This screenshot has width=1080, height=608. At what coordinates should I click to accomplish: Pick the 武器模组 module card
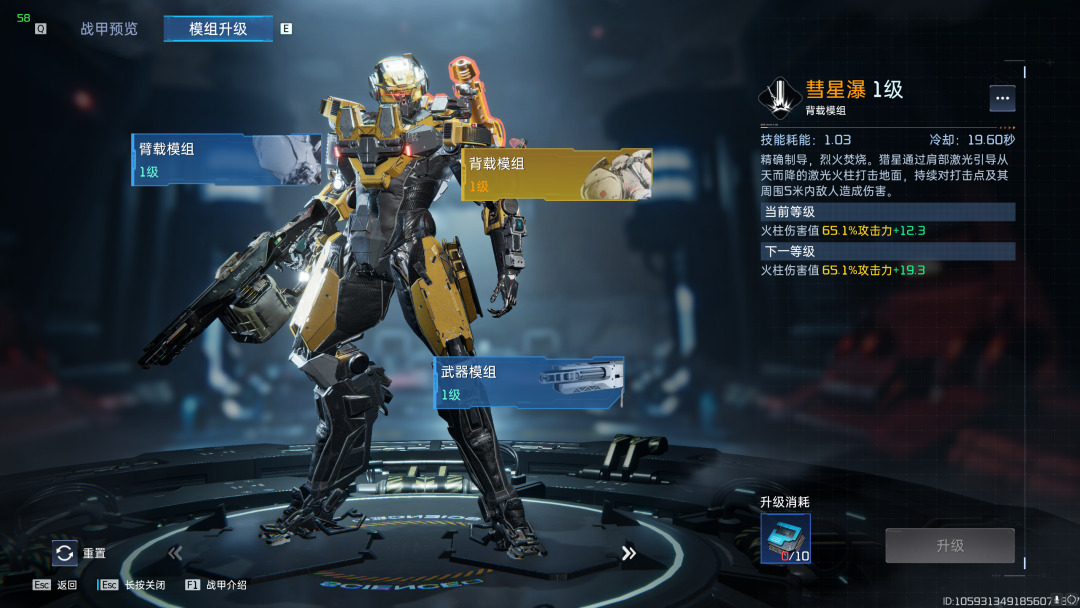(x=530, y=382)
